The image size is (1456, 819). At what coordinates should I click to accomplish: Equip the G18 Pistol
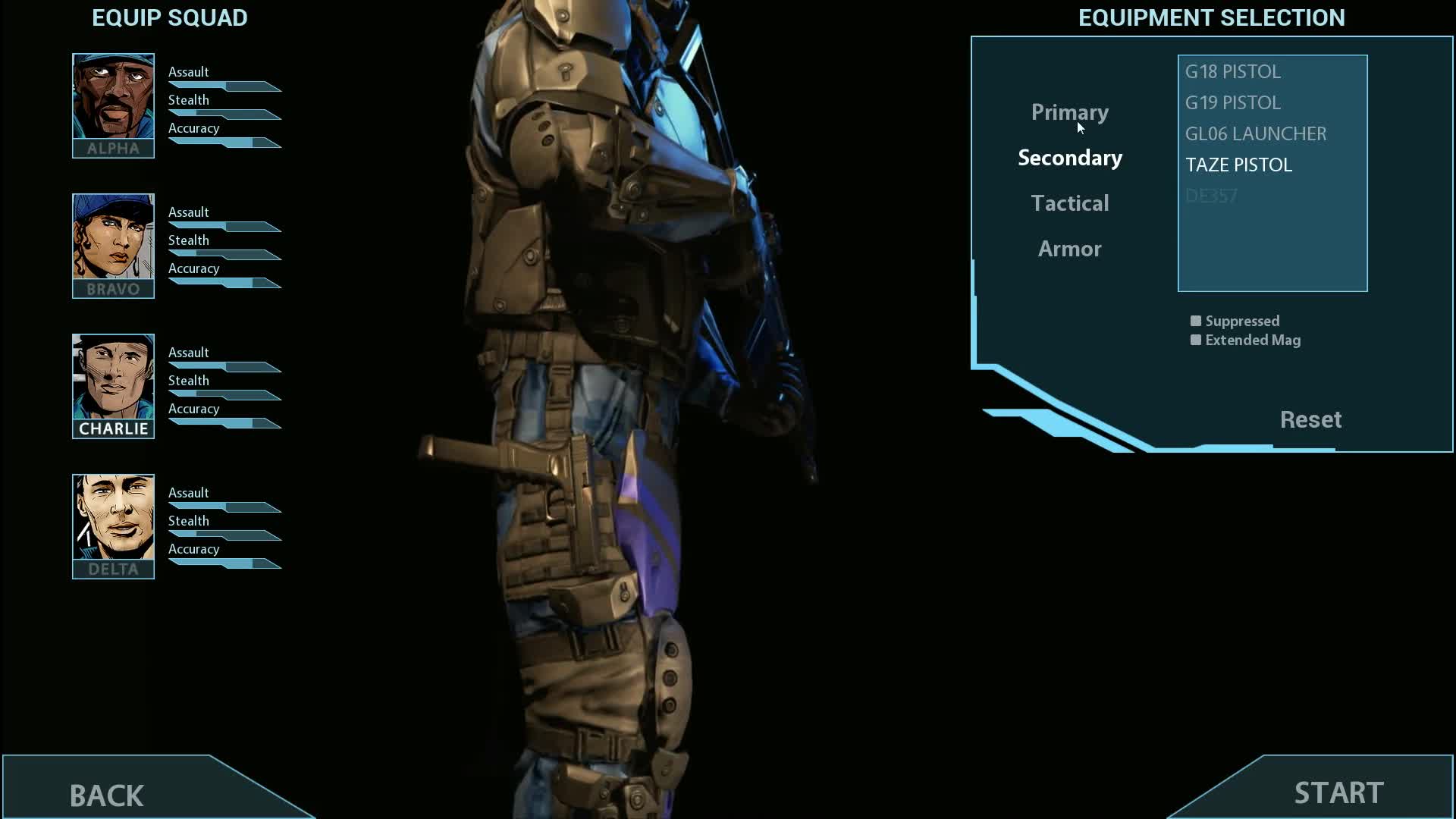(x=1232, y=71)
